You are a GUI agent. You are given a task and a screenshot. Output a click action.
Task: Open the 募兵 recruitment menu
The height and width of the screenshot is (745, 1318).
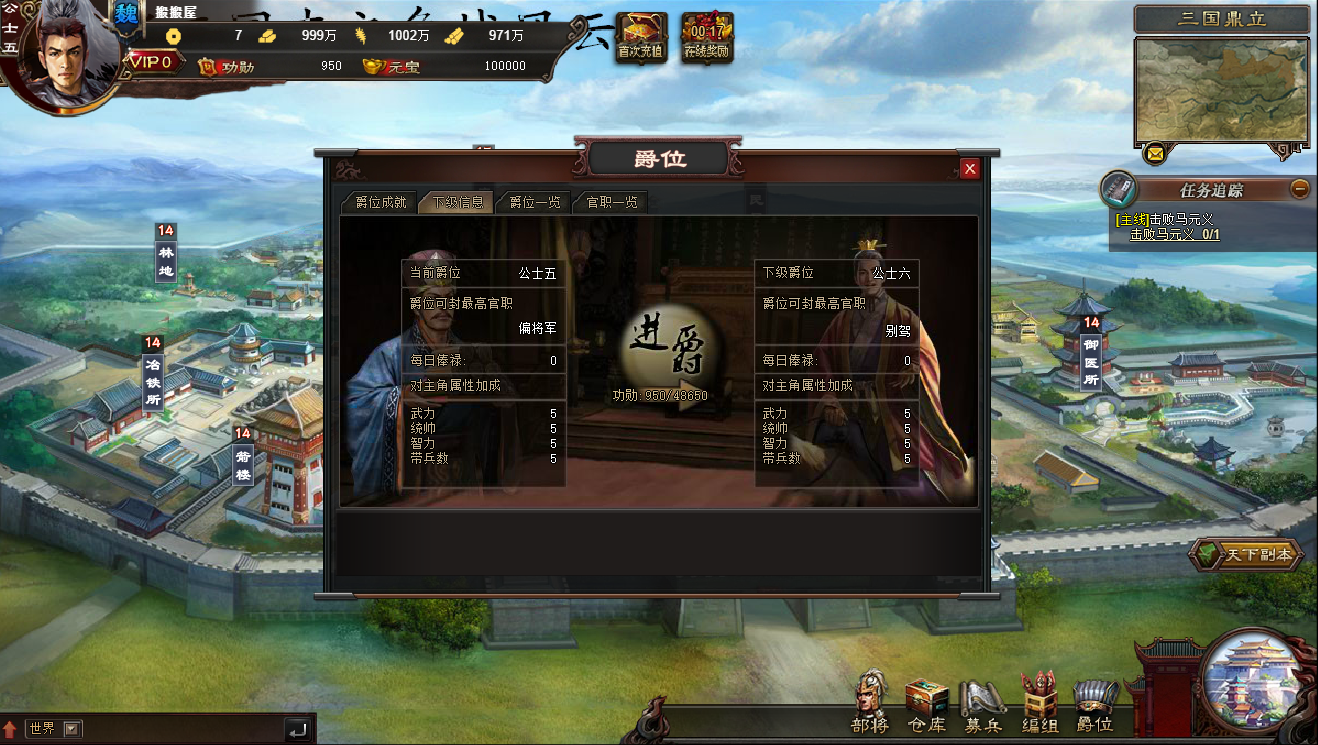pos(982,703)
